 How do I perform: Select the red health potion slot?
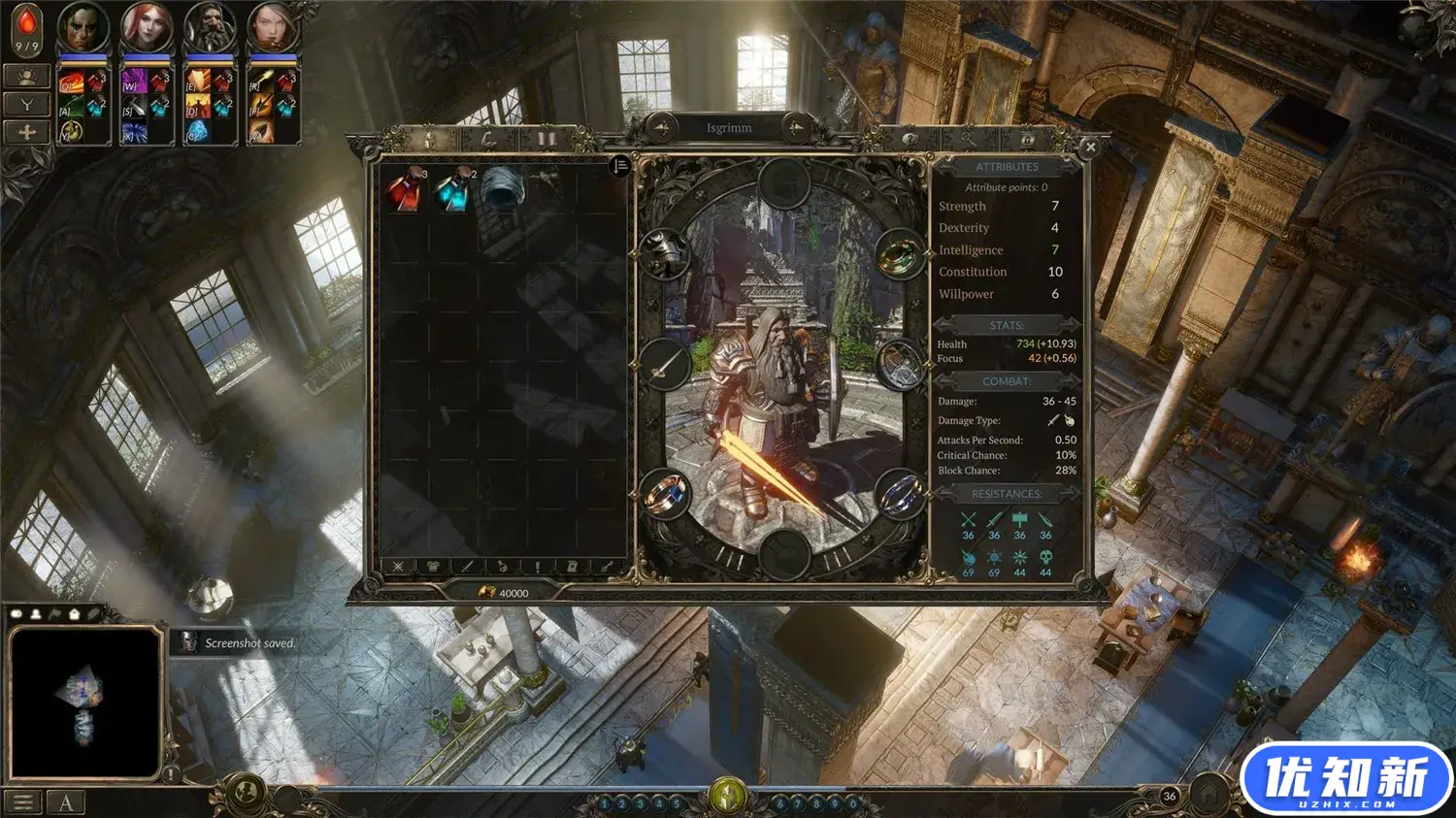pyautogui.click(x=404, y=189)
